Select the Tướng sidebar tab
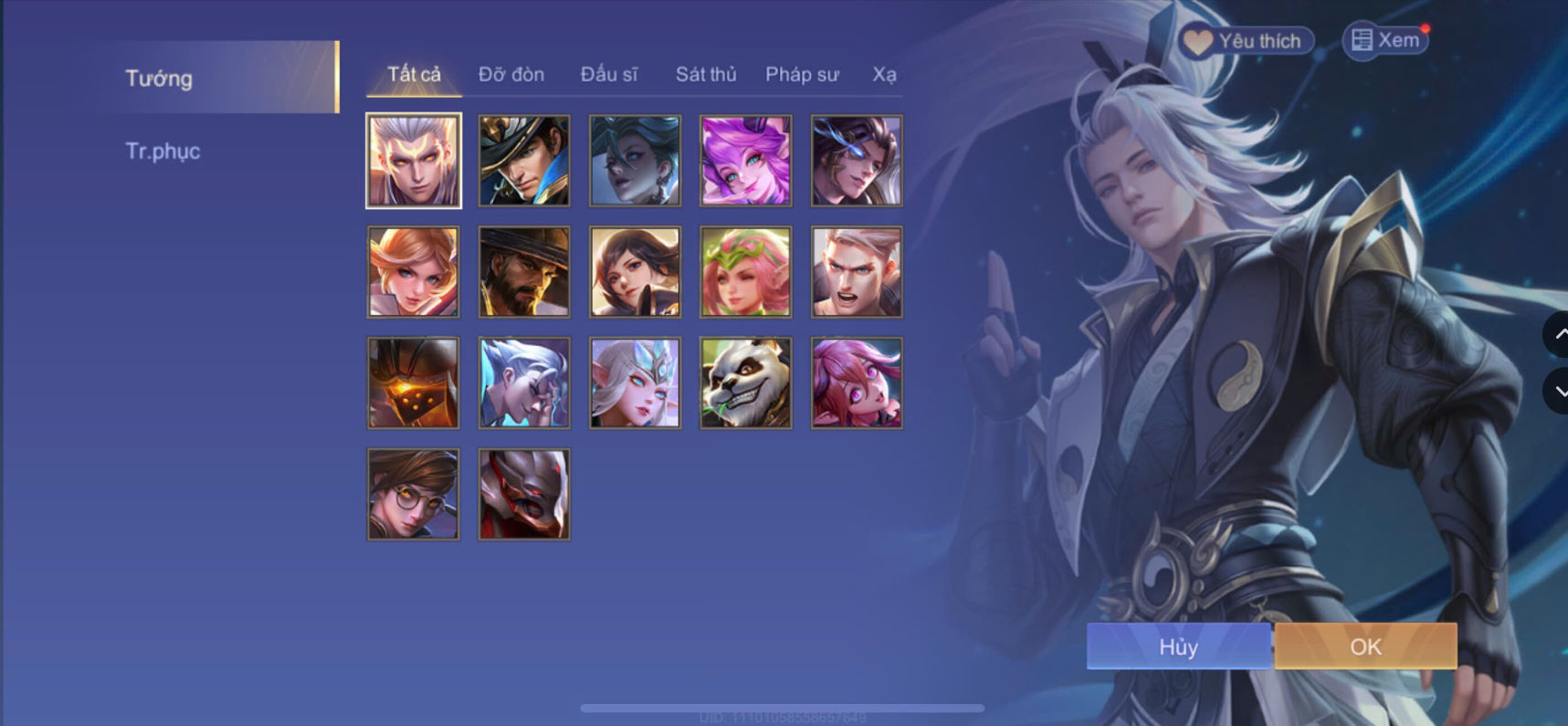This screenshot has width=1568, height=726. [x=160, y=79]
